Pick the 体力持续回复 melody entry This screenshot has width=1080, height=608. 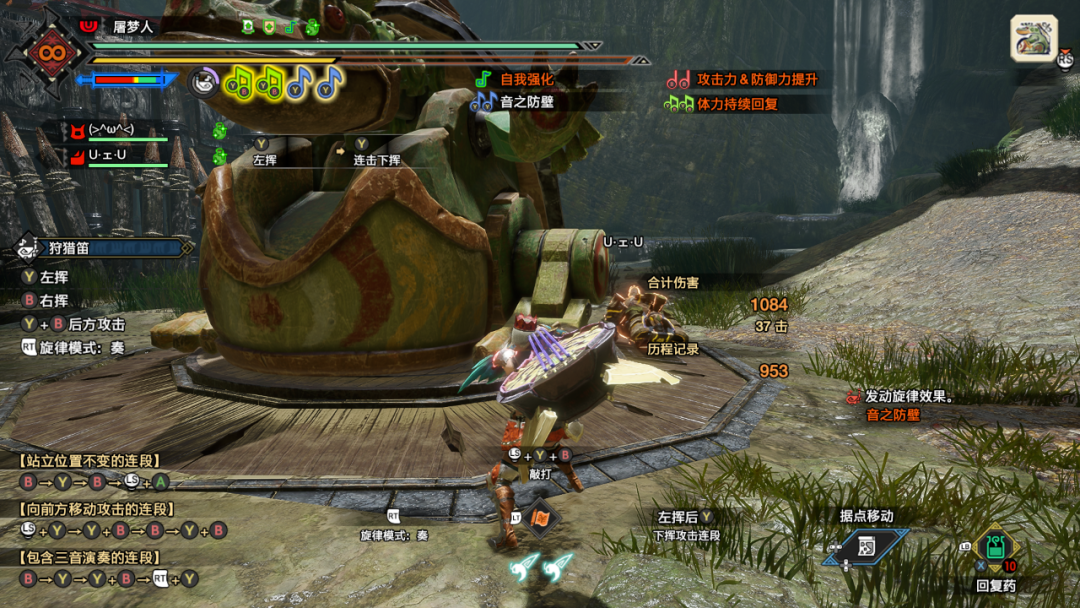click(x=736, y=103)
